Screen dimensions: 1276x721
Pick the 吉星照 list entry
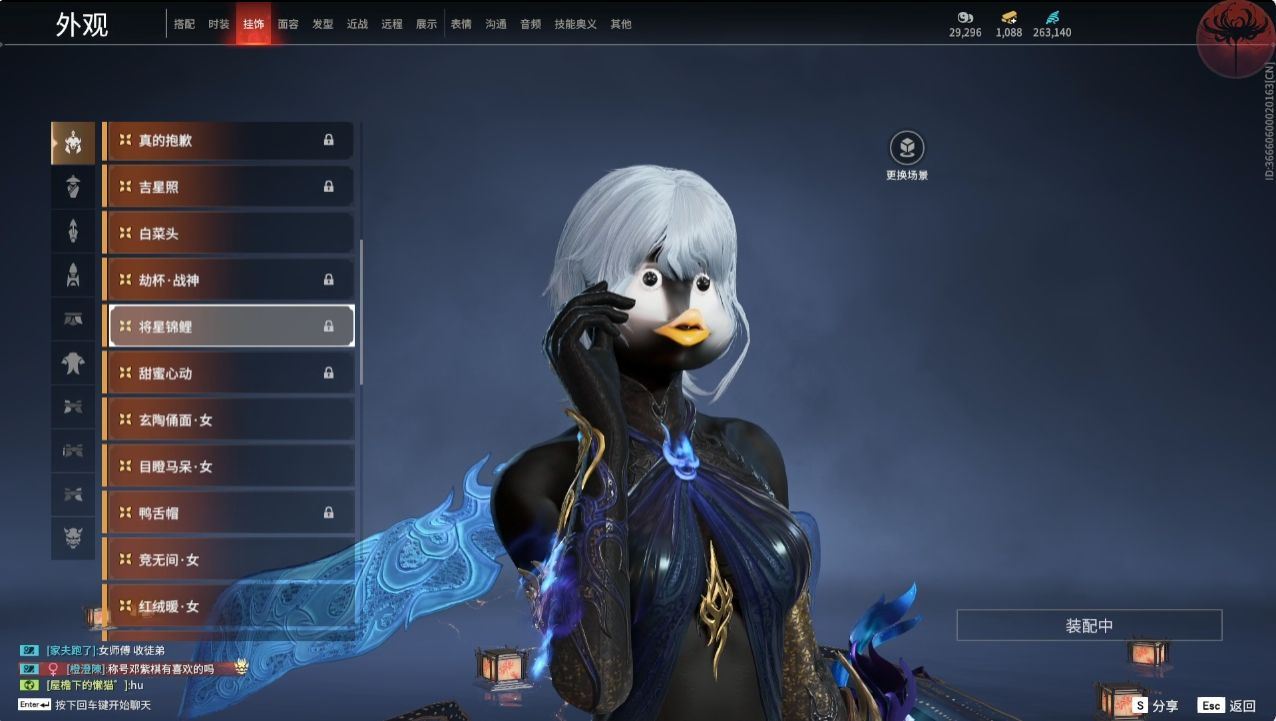click(x=229, y=187)
